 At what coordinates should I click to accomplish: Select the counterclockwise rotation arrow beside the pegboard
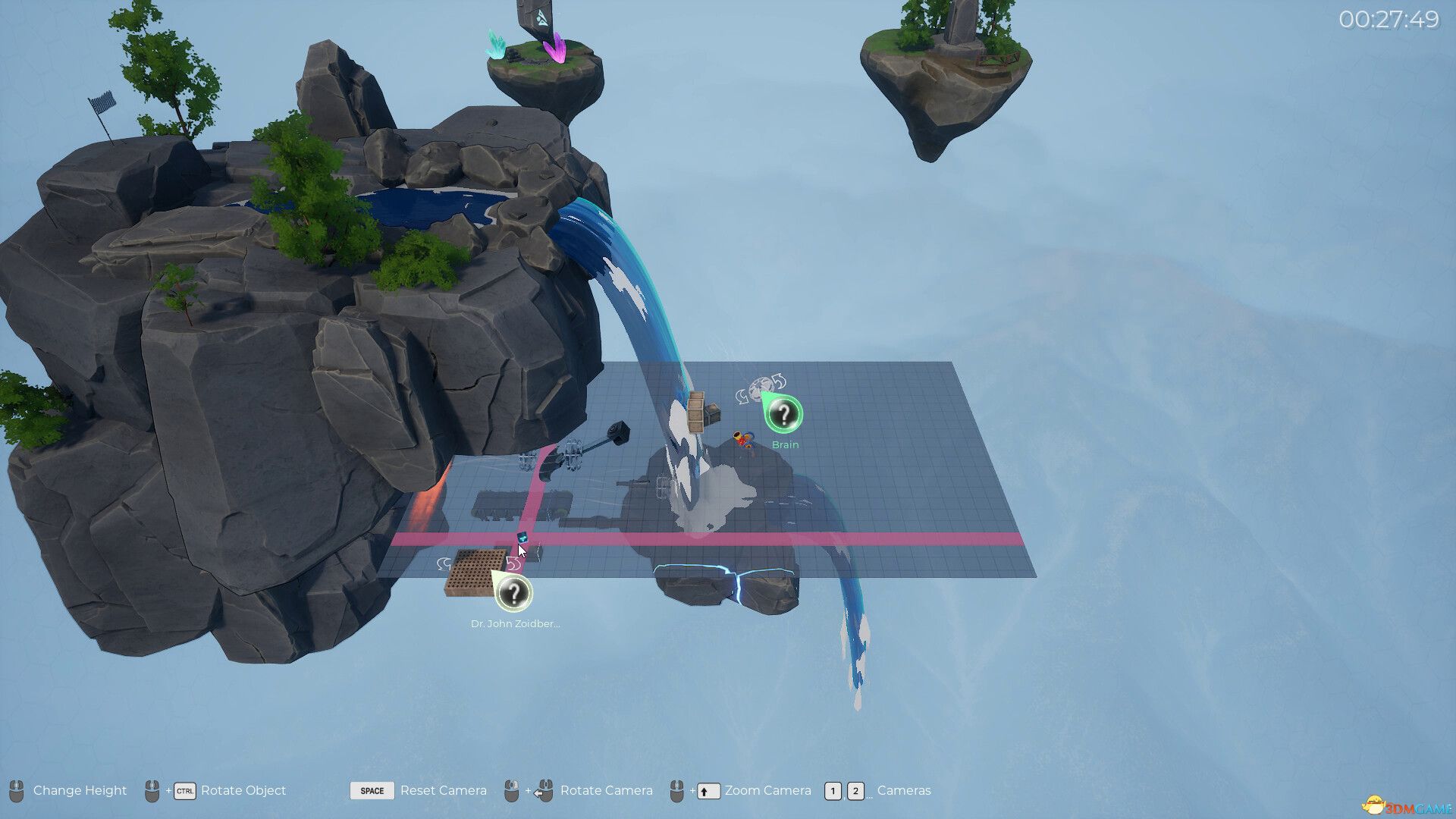[444, 564]
